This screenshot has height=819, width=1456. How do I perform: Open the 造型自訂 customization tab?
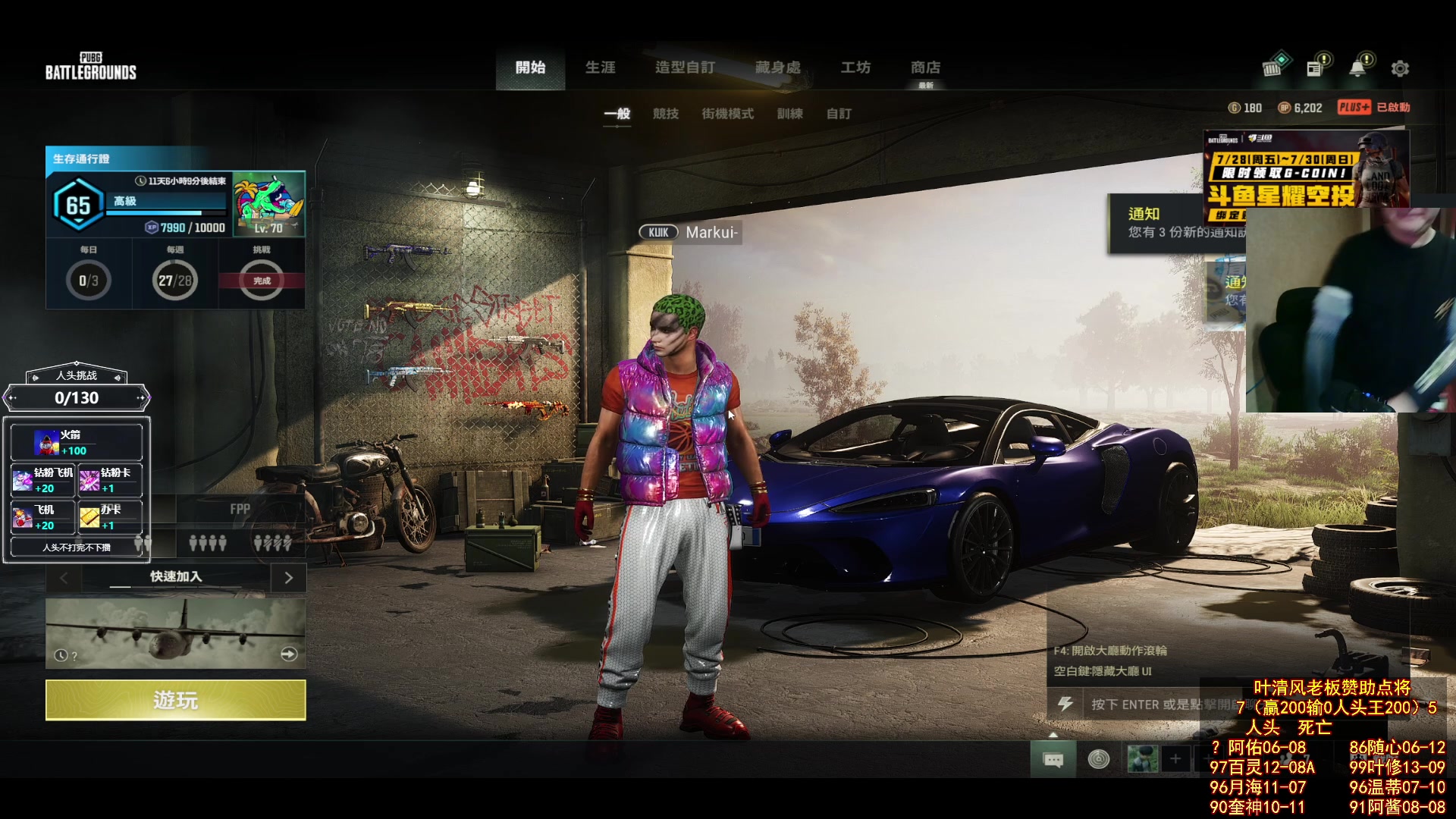point(685,67)
